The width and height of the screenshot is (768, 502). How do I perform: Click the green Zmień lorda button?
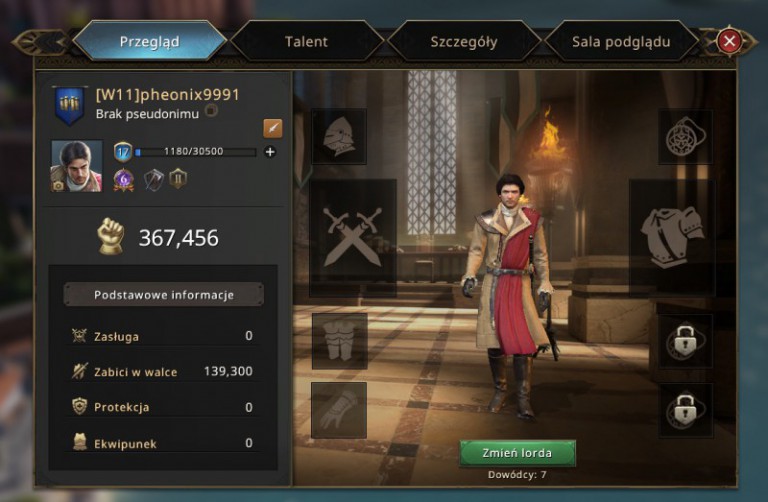tap(517, 452)
